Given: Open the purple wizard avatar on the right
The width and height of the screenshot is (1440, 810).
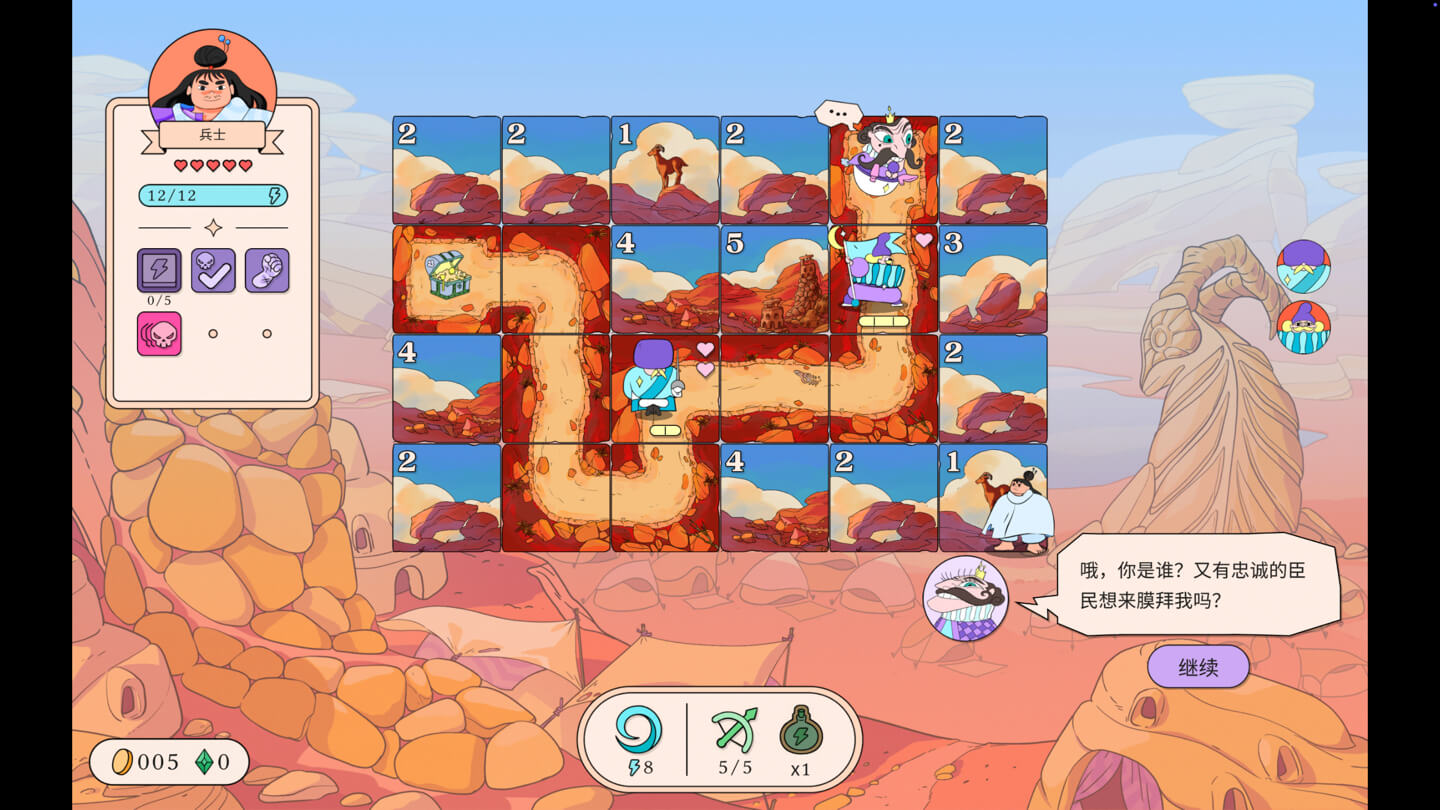Looking at the screenshot, I should (1301, 264).
